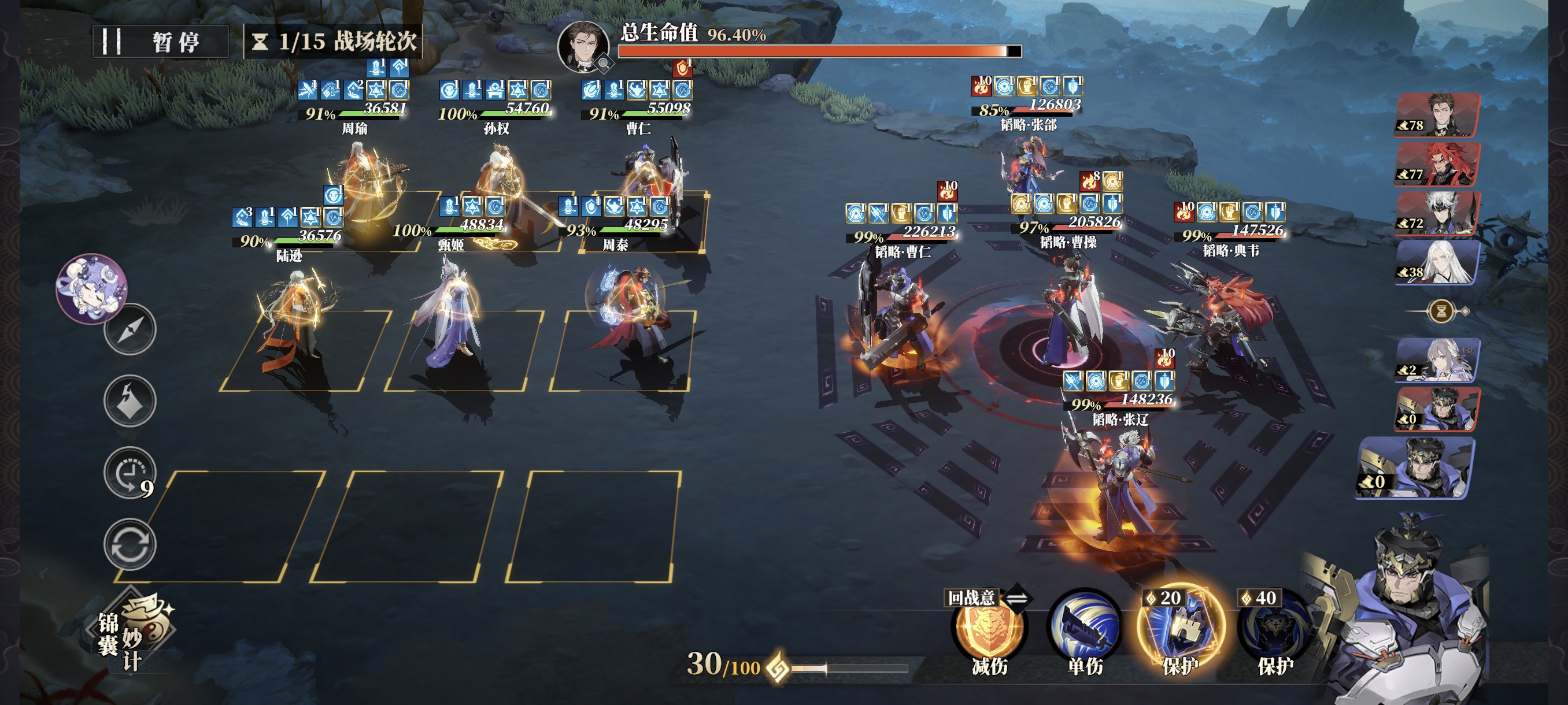This screenshot has height=705, width=1568.
Task: Choose the red-haired portrait with speed 77
Action: click(1438, 164)
